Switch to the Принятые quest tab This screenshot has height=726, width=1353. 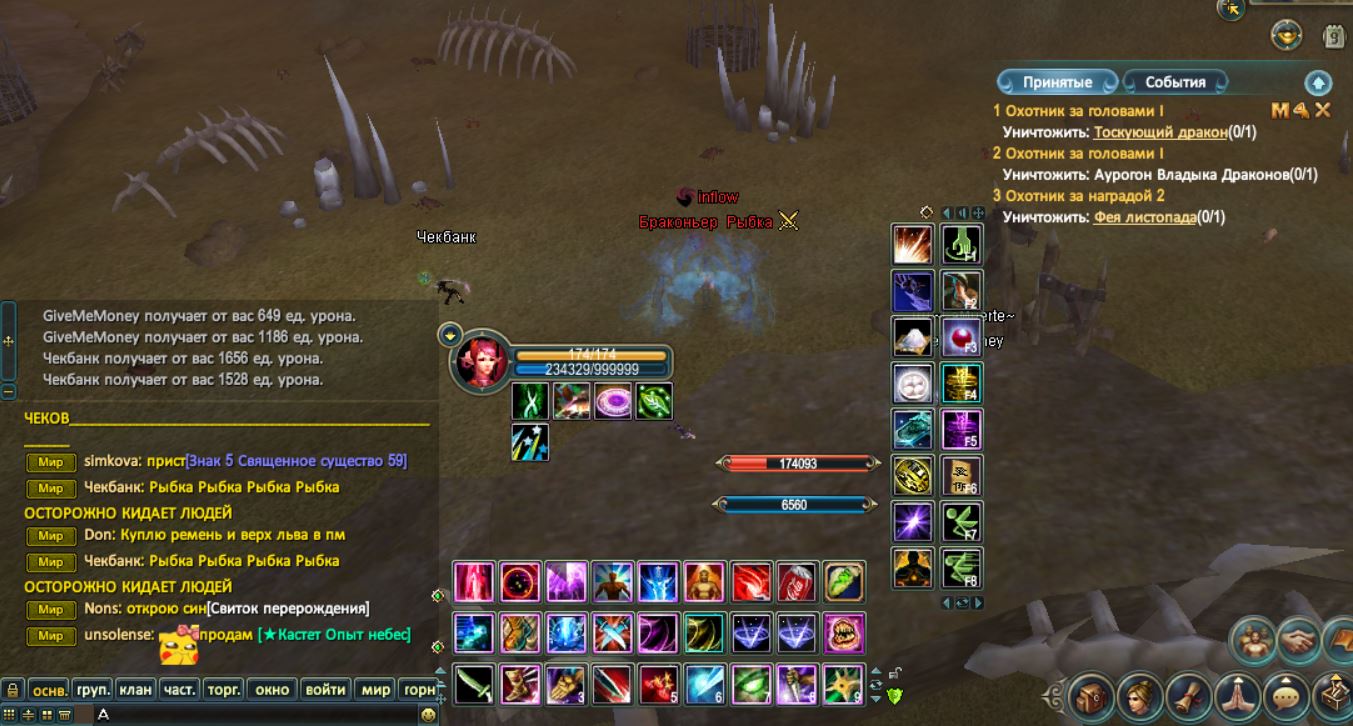(x=1056, y=82)
